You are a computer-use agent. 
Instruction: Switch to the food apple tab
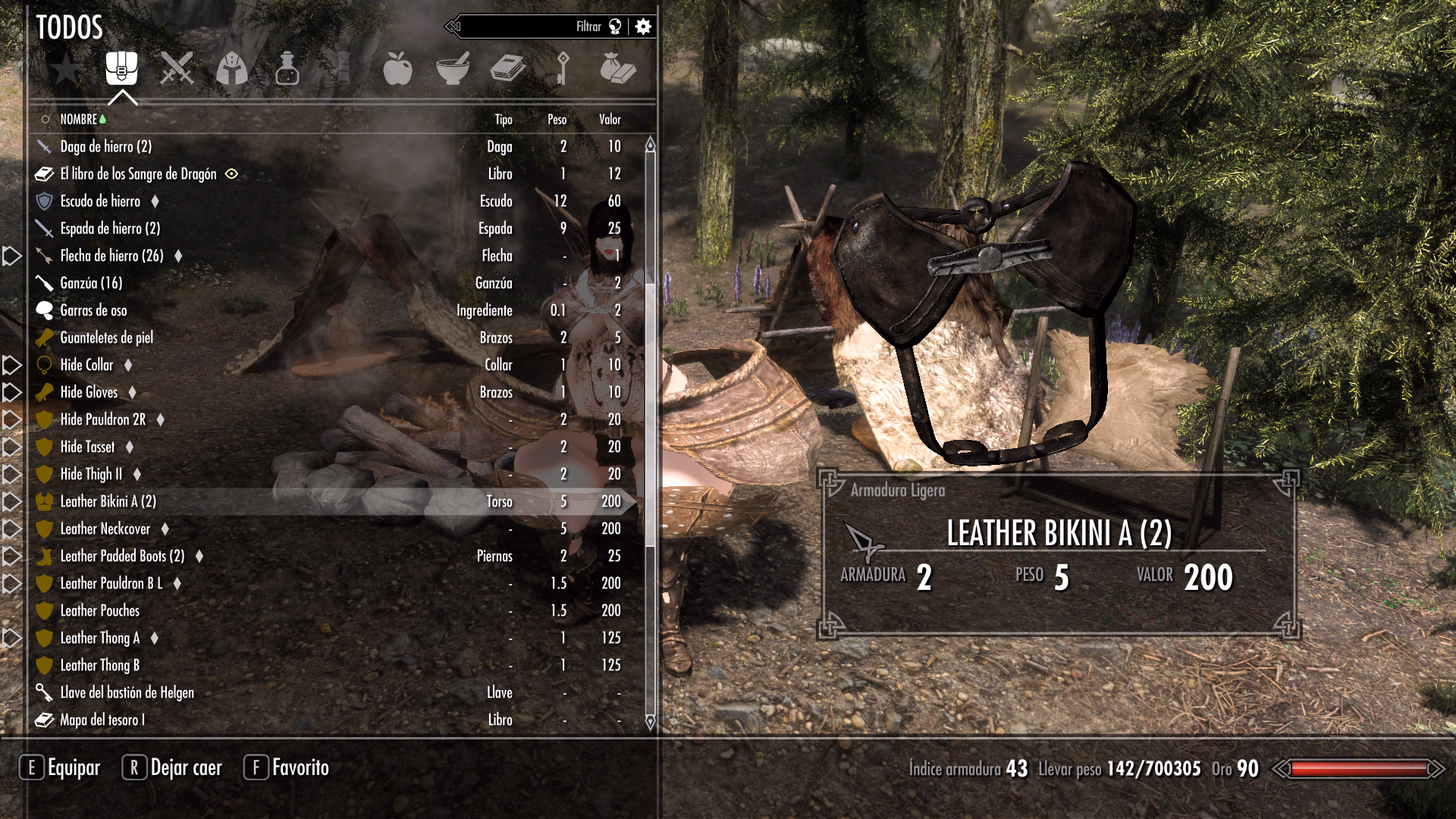(397, 69)
